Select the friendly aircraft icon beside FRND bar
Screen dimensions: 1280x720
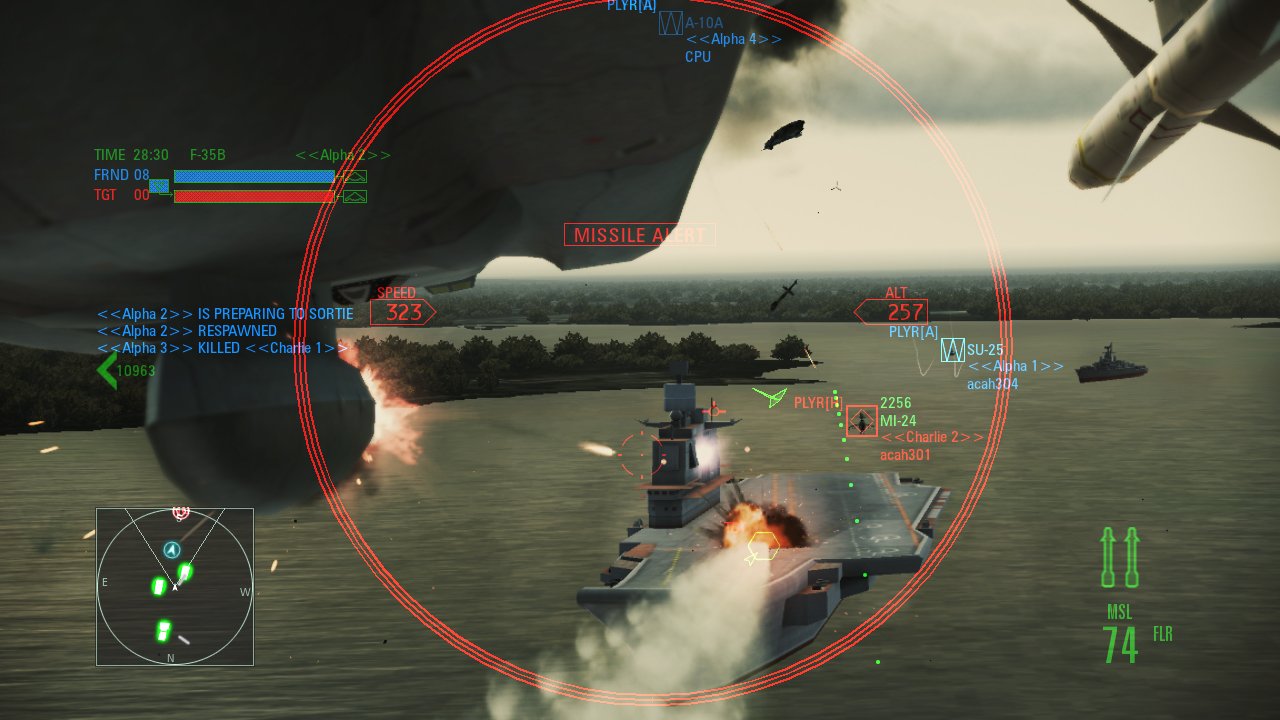click(355, 175)
